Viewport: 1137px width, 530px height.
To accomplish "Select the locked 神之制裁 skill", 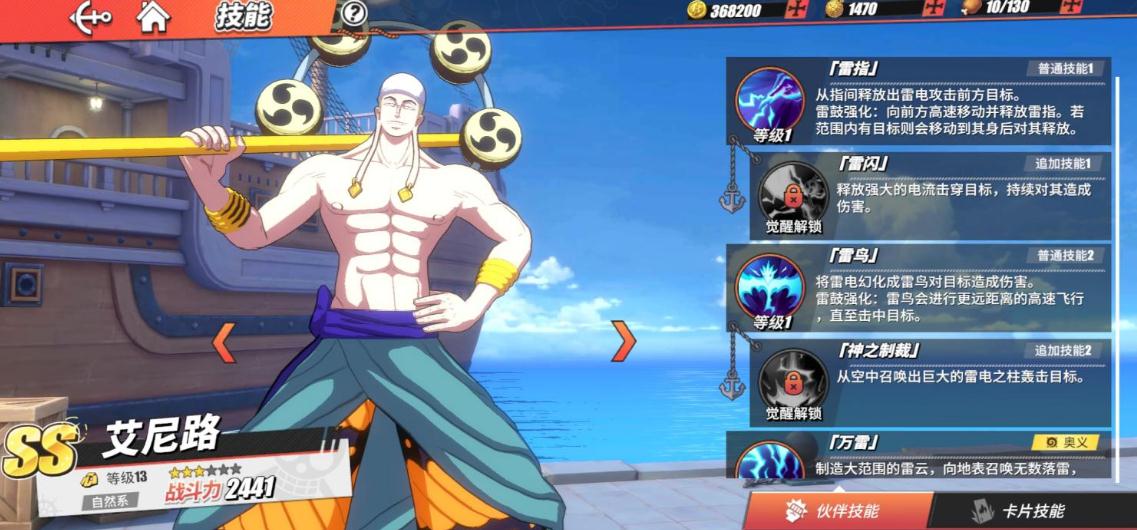I will pos(793,380).
